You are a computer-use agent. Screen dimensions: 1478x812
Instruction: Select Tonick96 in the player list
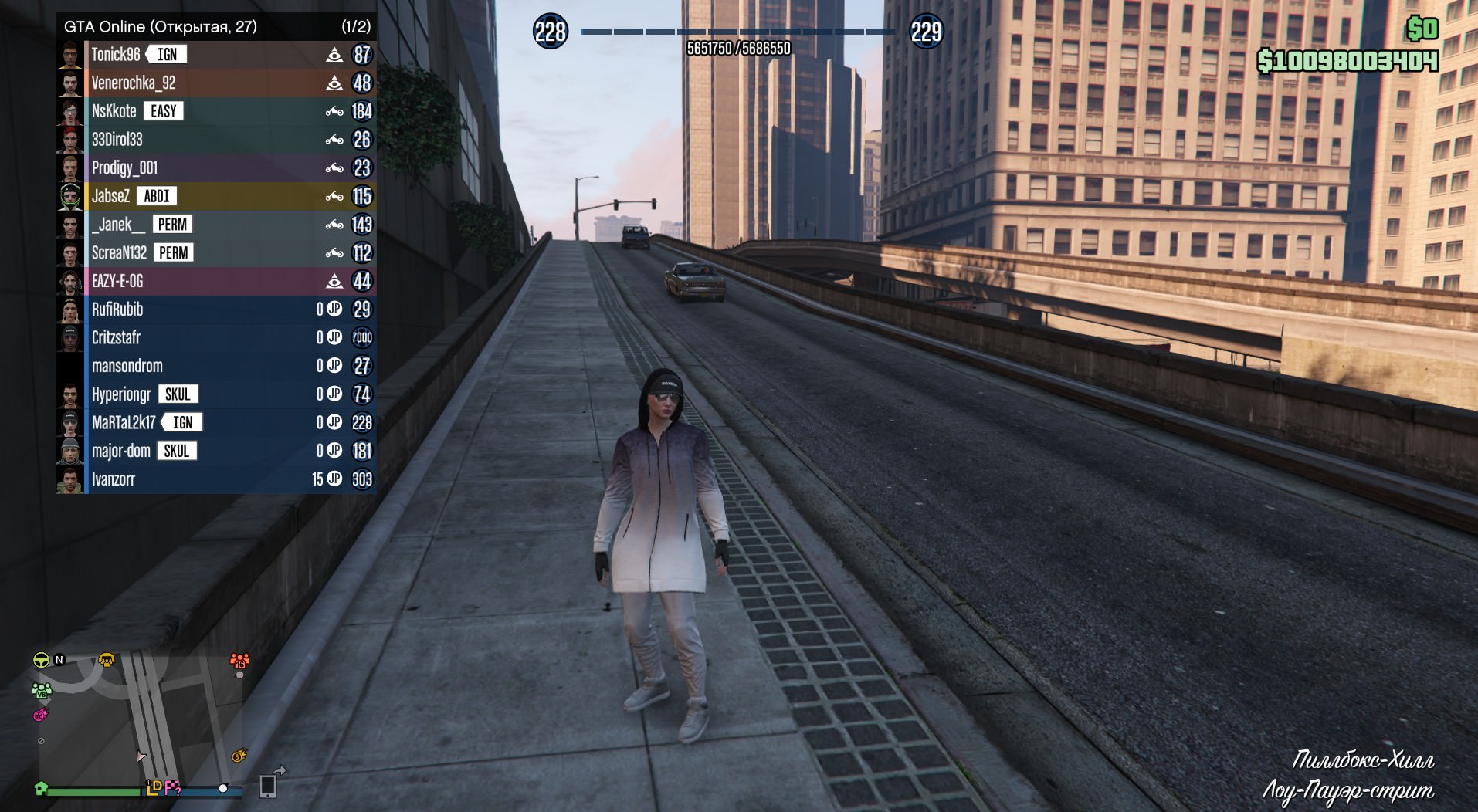tap(116, 55)
